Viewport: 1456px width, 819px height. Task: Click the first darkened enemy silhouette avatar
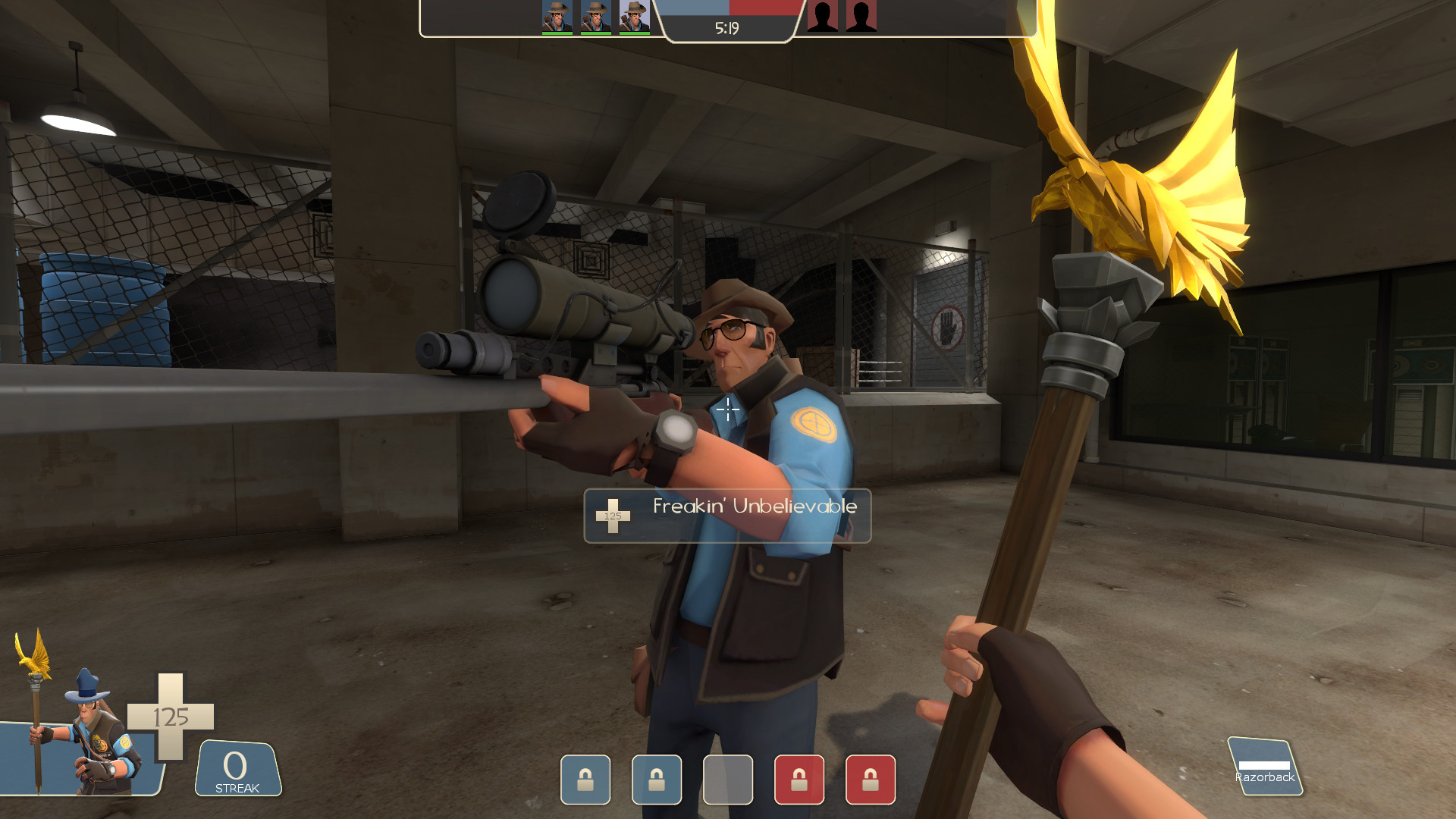click(823, 17)
